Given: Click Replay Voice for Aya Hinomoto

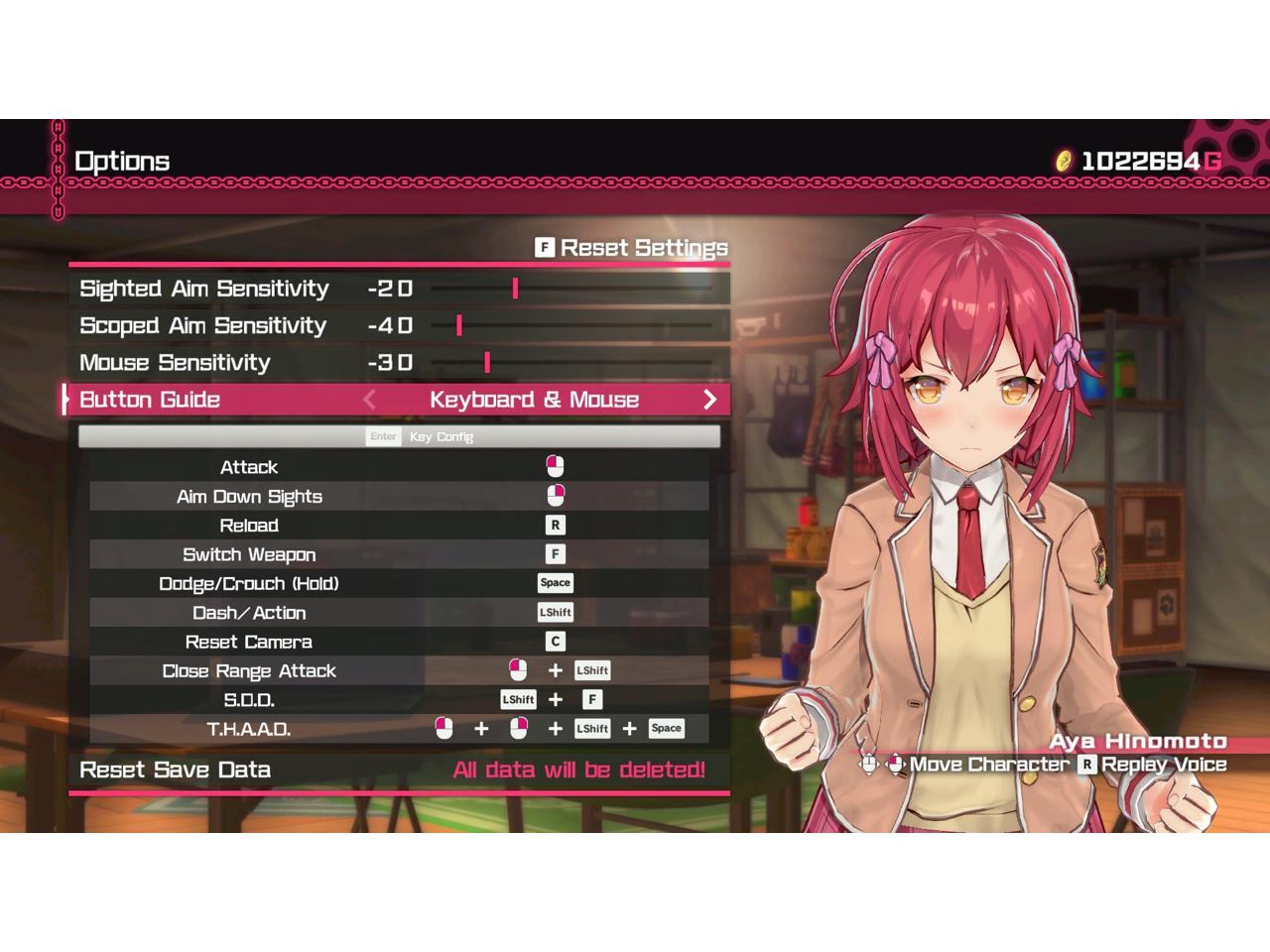Looking at the screenshot, I should 1153,765.
